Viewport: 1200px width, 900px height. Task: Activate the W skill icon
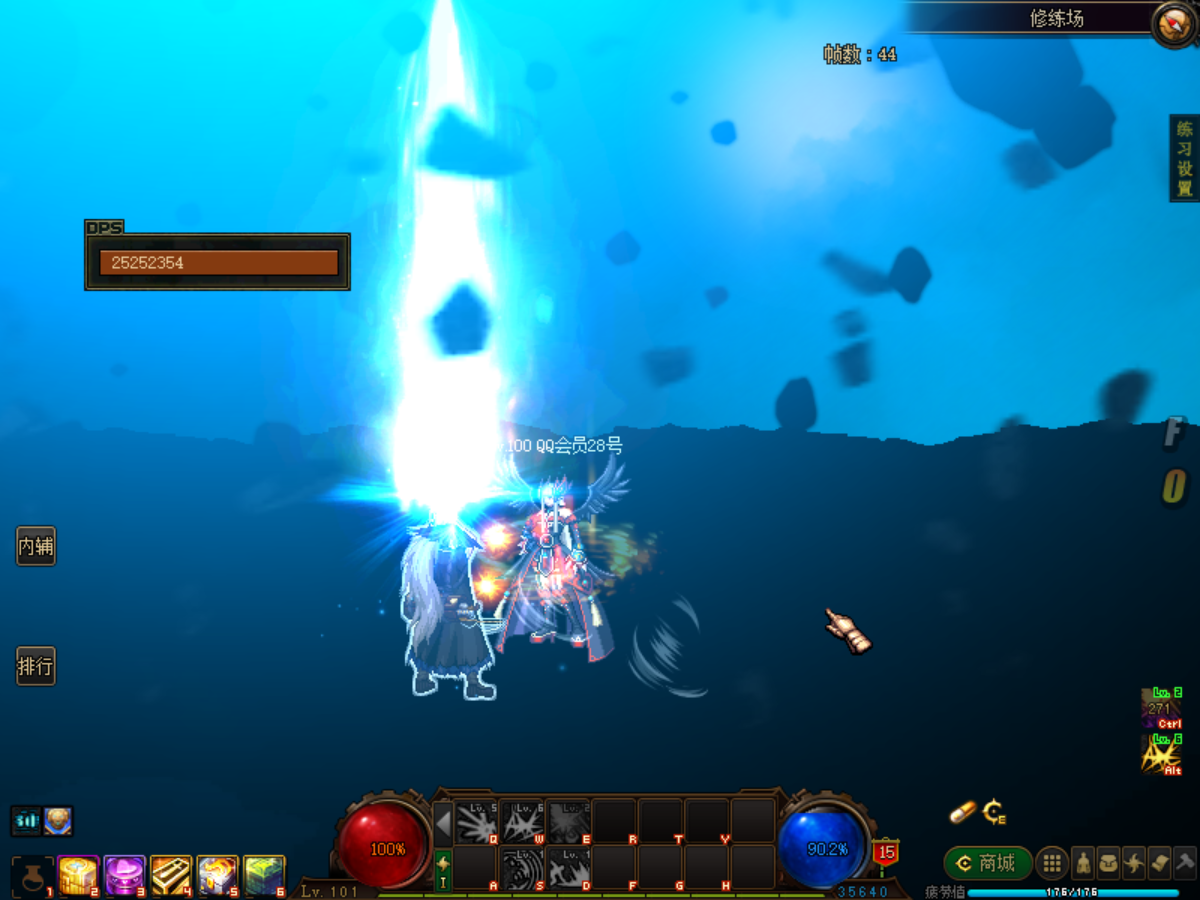521,821
